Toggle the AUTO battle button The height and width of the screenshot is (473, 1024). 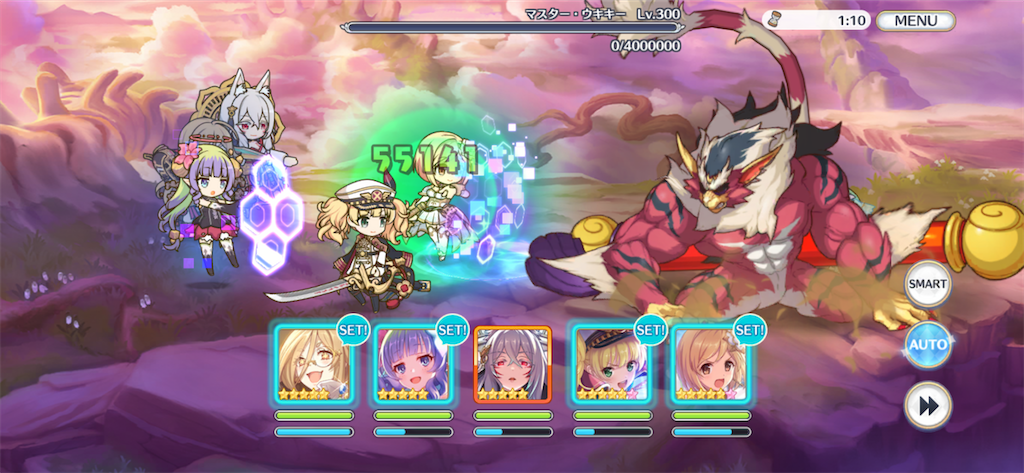point(927,346)
